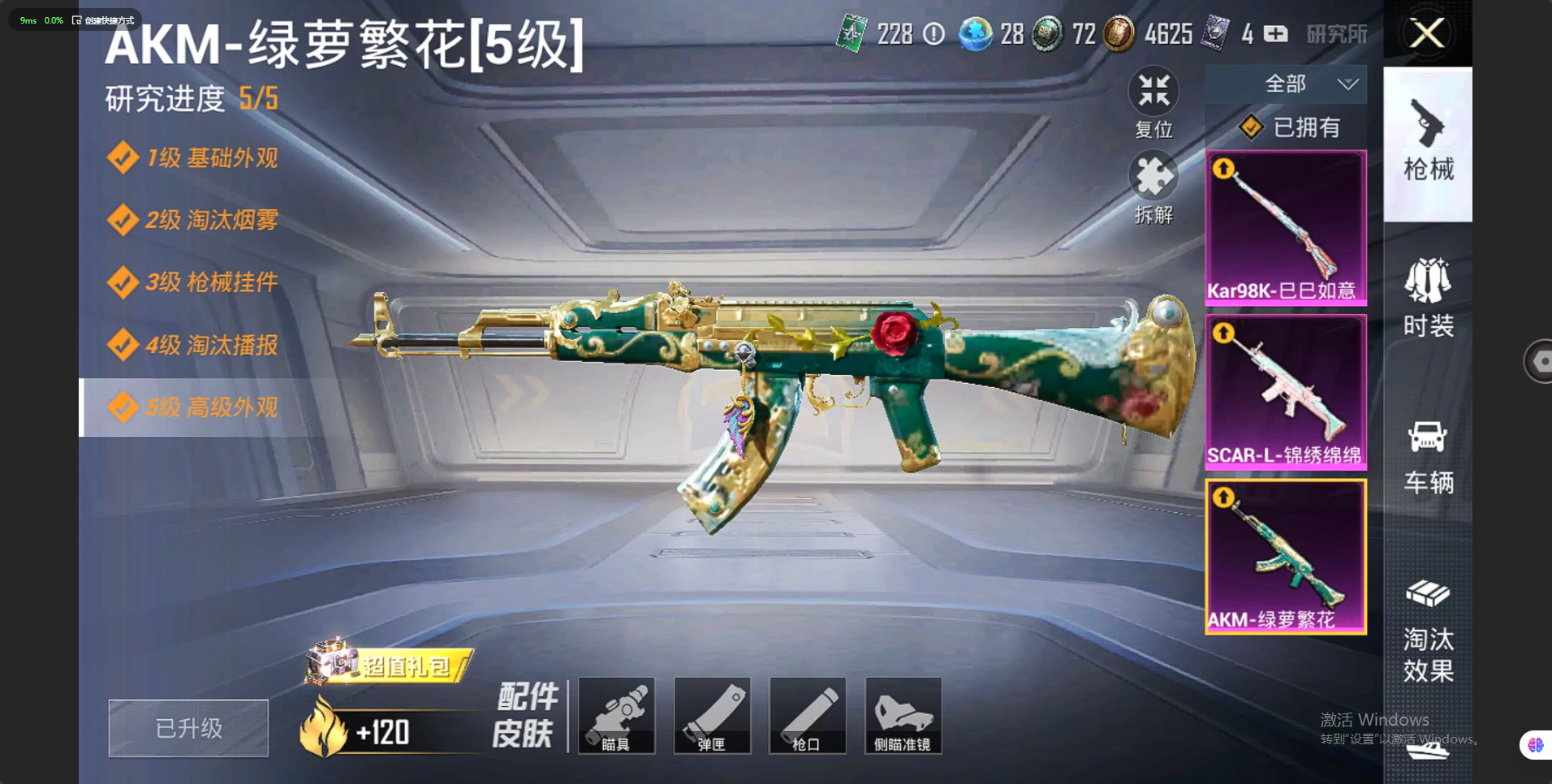Click the 复位 reset view button
This screenshot has height=784, width=1552.
click(x=1153, y=102)
